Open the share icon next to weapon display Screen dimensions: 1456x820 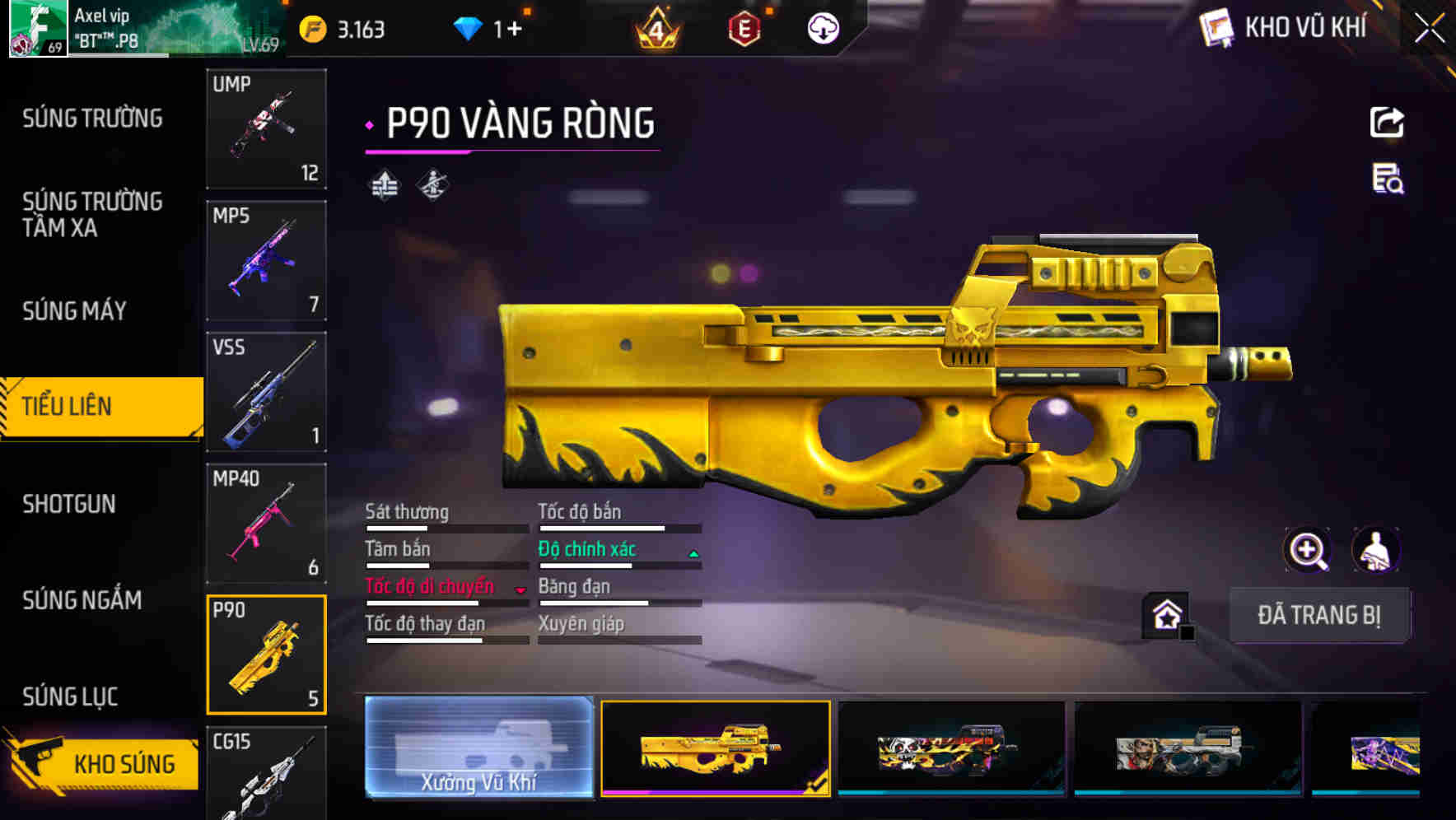[x=1387, y=122]
